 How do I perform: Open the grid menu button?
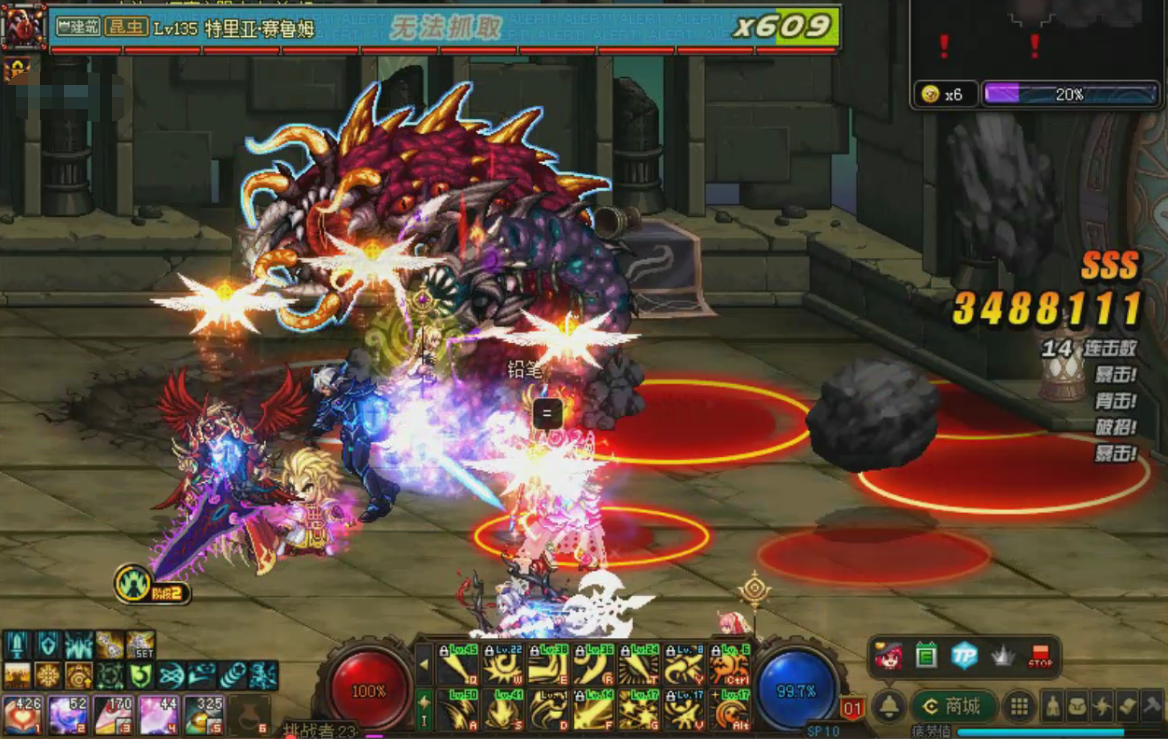coord(1019,706)
